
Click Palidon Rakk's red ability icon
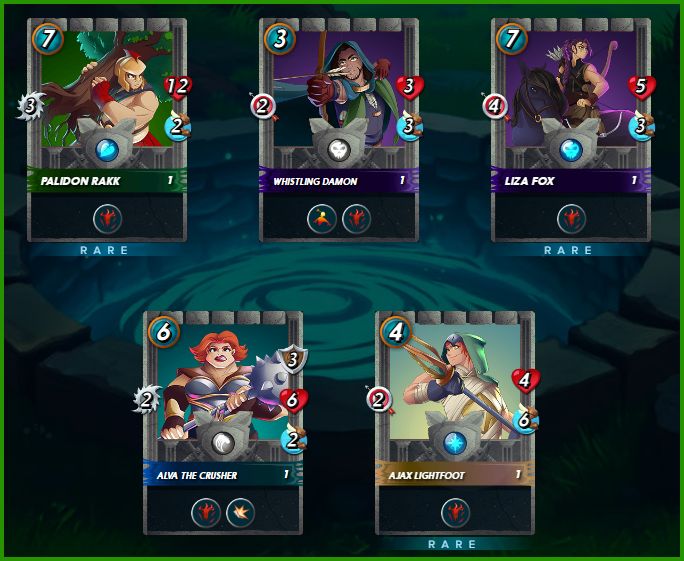tap(108, 218)
